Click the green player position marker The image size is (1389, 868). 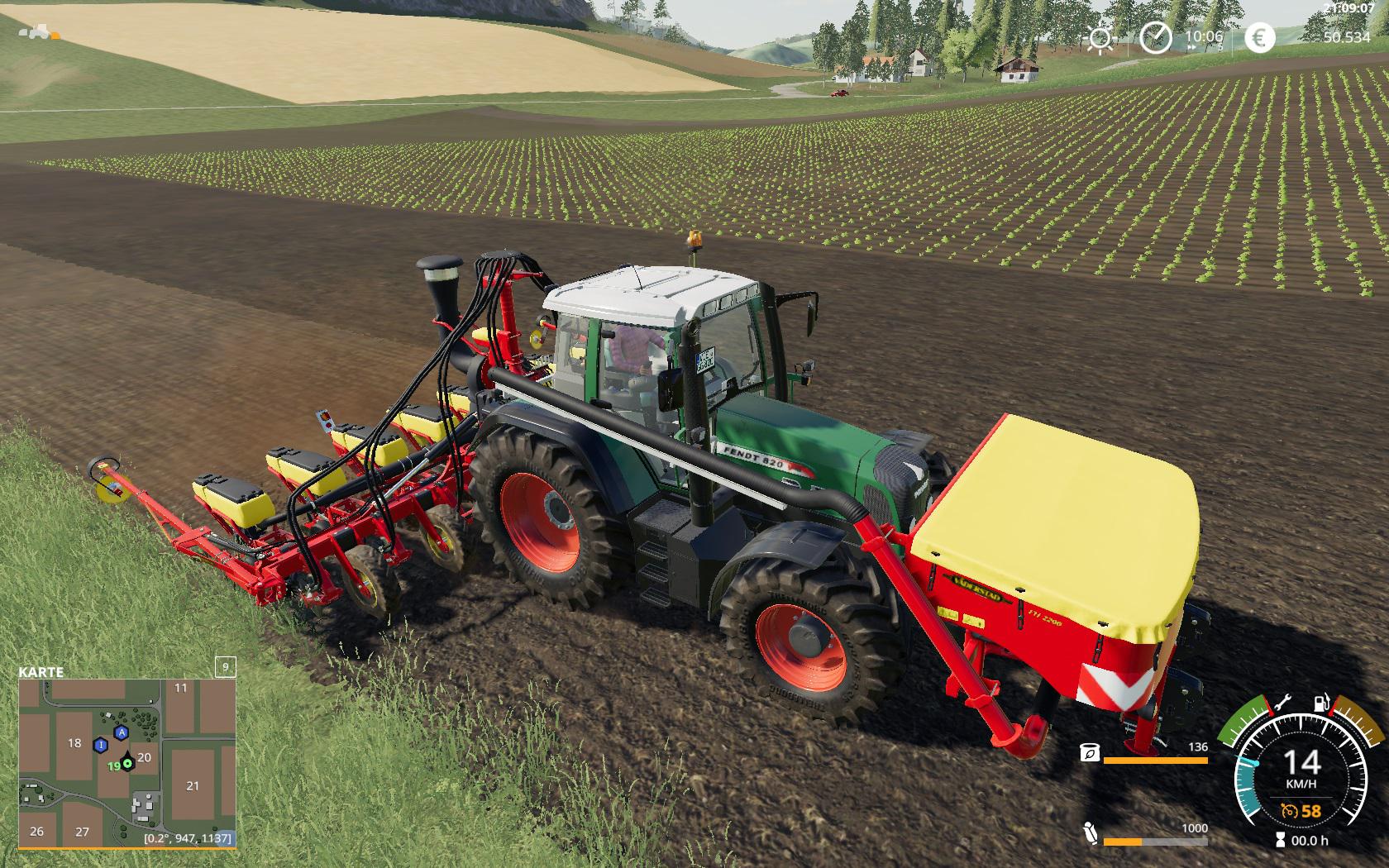127,764
